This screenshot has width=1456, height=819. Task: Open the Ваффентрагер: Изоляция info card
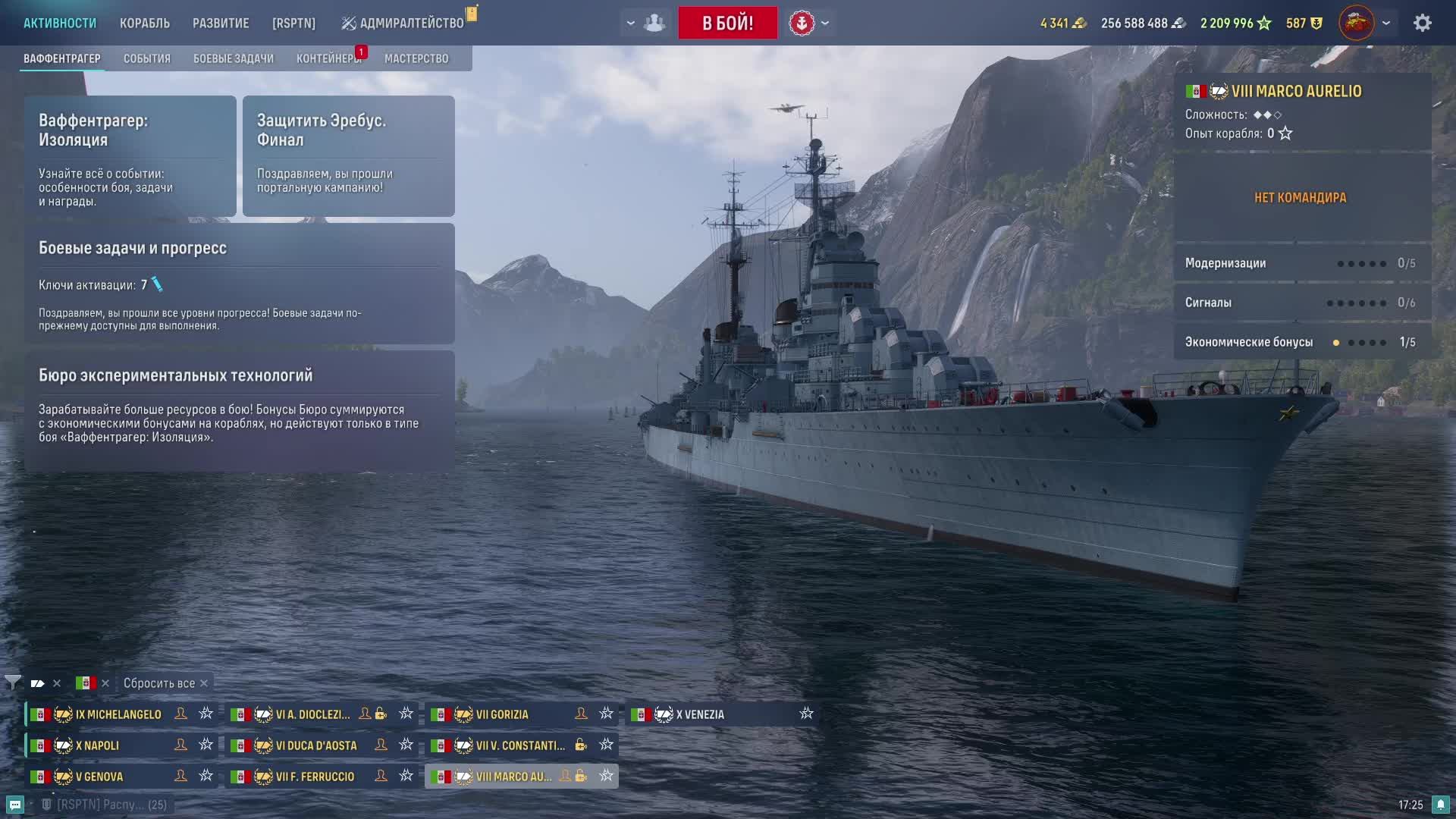tap(130, 156)
